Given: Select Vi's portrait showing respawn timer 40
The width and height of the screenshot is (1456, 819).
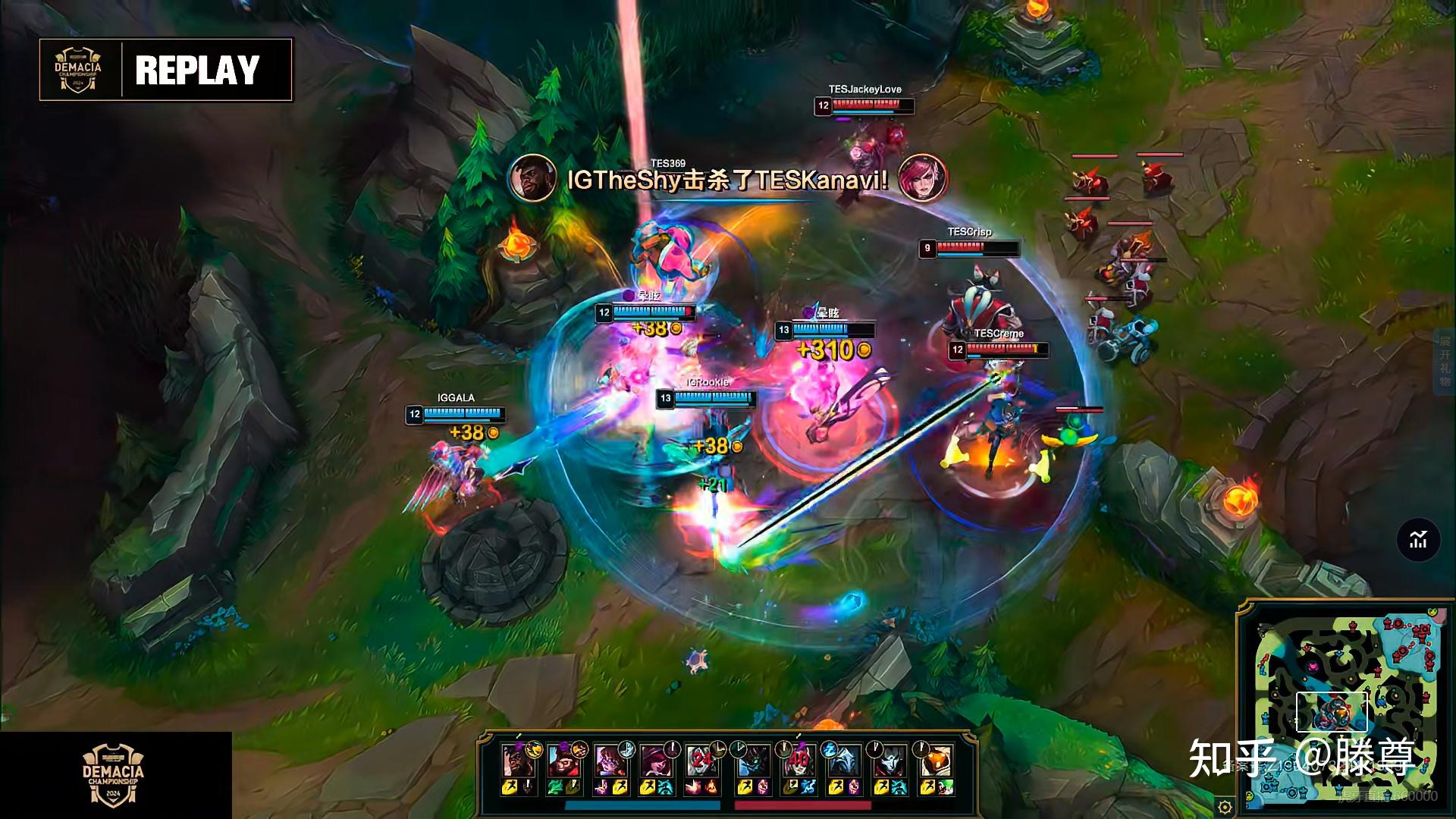Looking at the screenshot, I should coord(798,760).
